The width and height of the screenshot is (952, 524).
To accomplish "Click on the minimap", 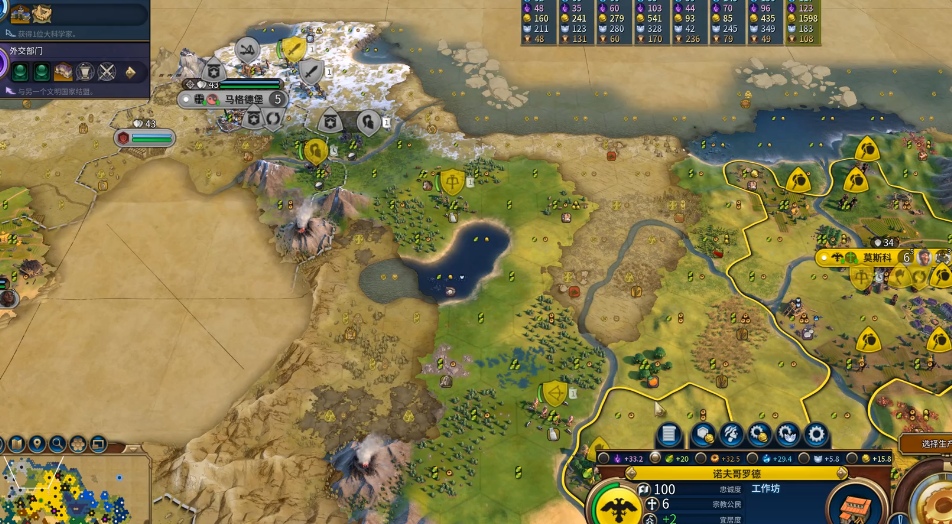I will click(x=60, y=492).
